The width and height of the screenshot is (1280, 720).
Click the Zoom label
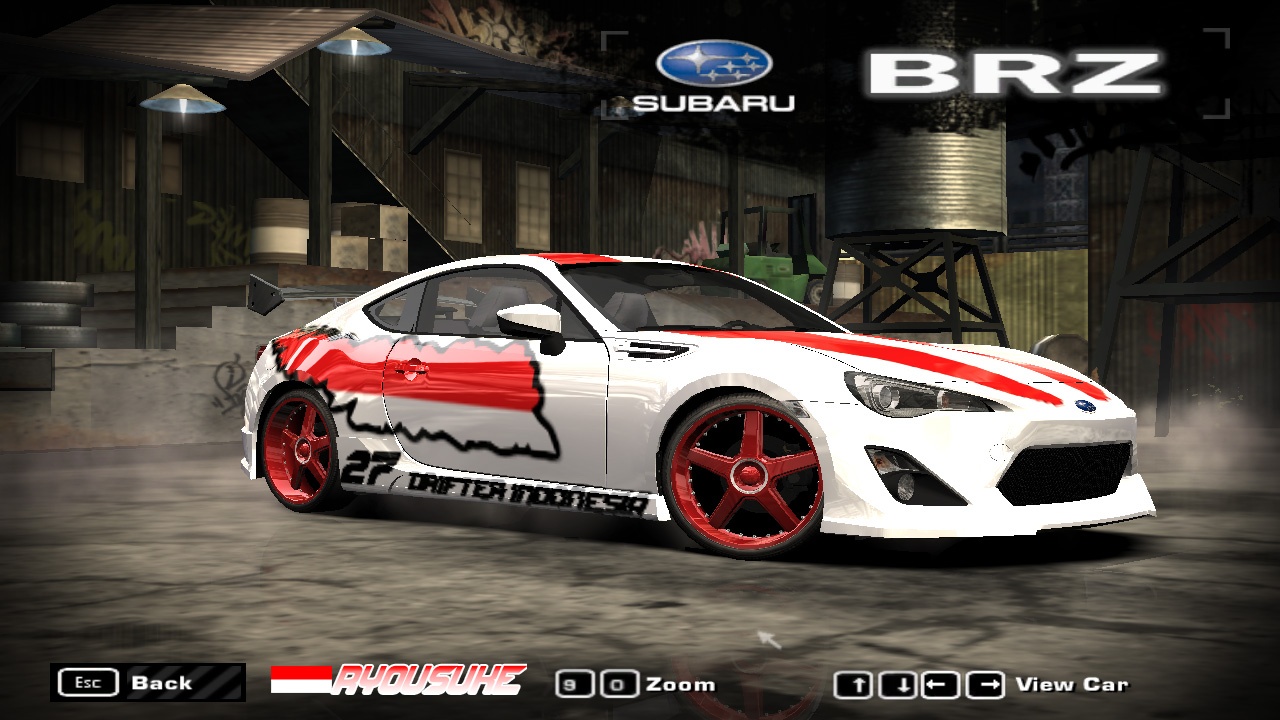click(x=681, y=685)
